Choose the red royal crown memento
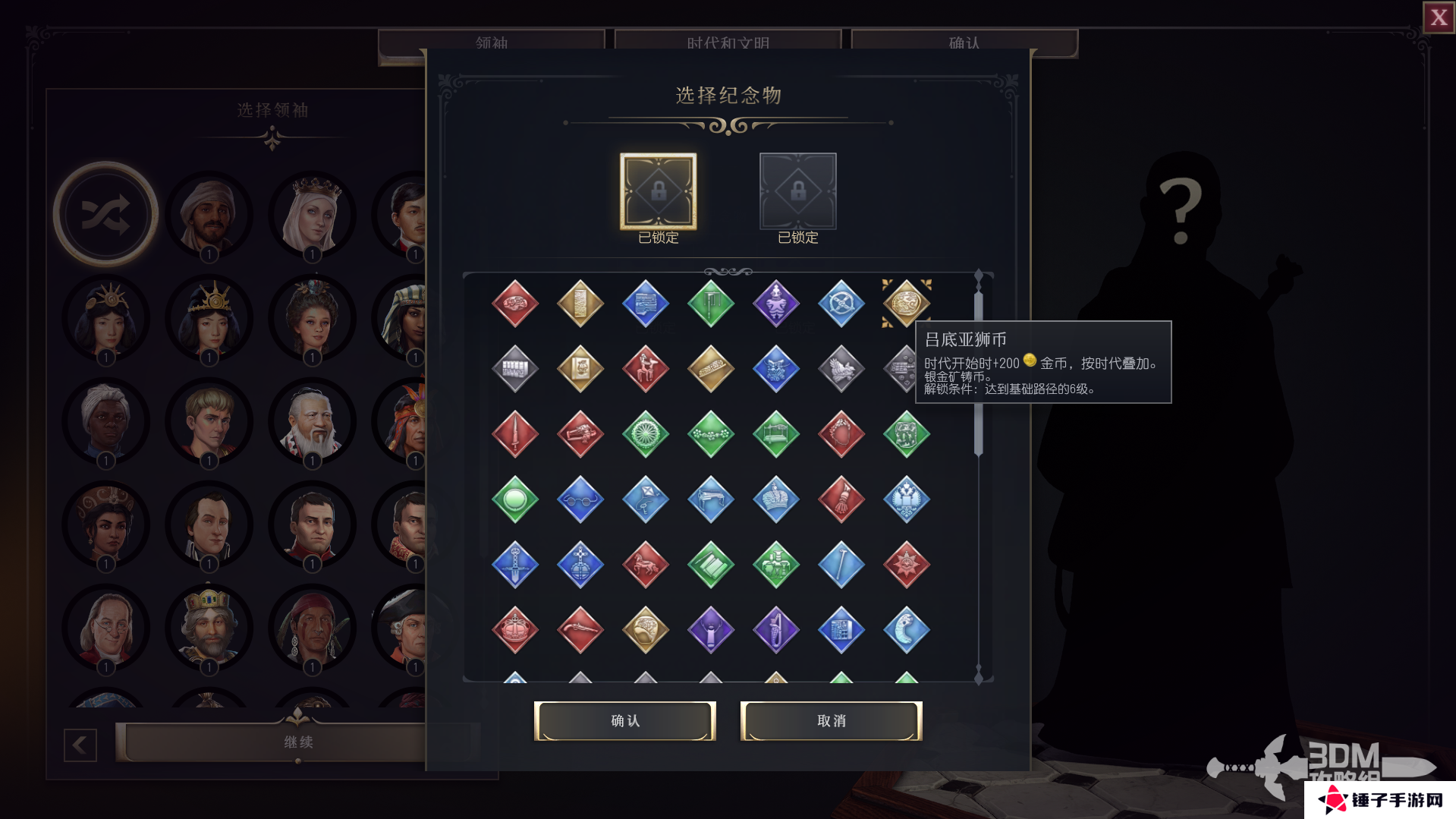This screenshot has height=819, width=1456. [515, 630]
